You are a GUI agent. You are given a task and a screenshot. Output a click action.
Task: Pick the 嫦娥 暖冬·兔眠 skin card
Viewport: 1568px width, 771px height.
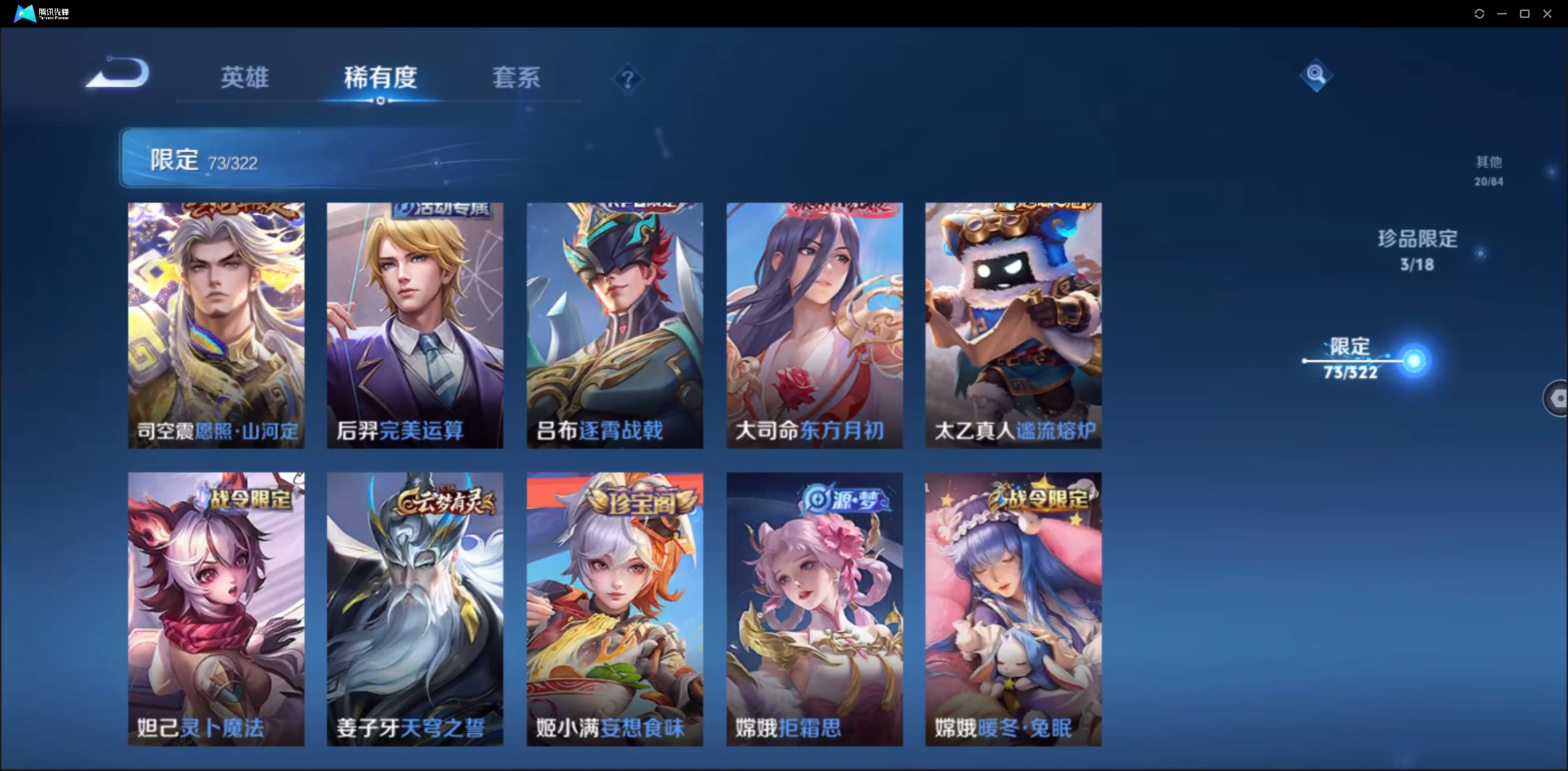point(1014,608)
